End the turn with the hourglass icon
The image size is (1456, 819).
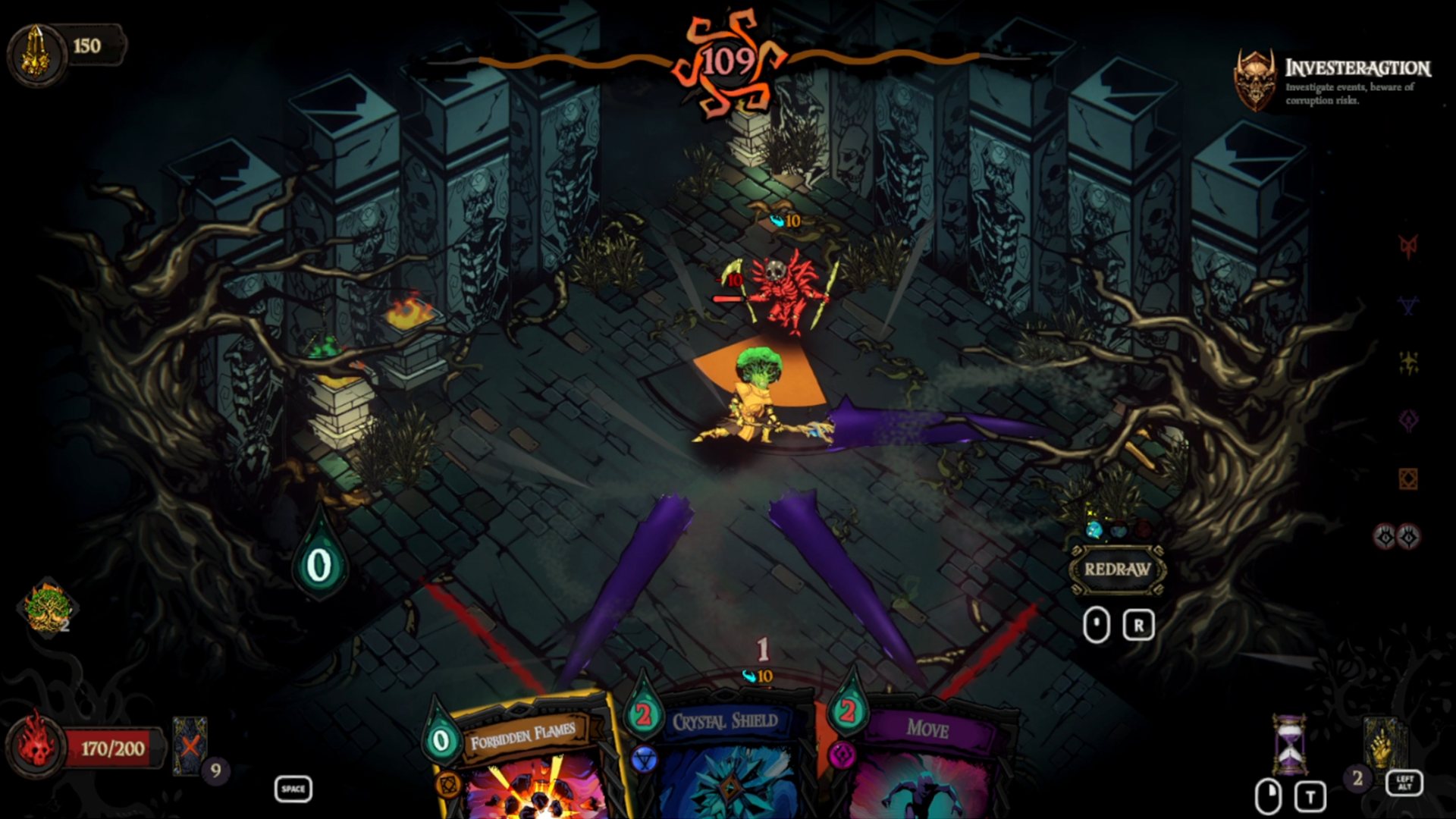tap(1289, 743)
